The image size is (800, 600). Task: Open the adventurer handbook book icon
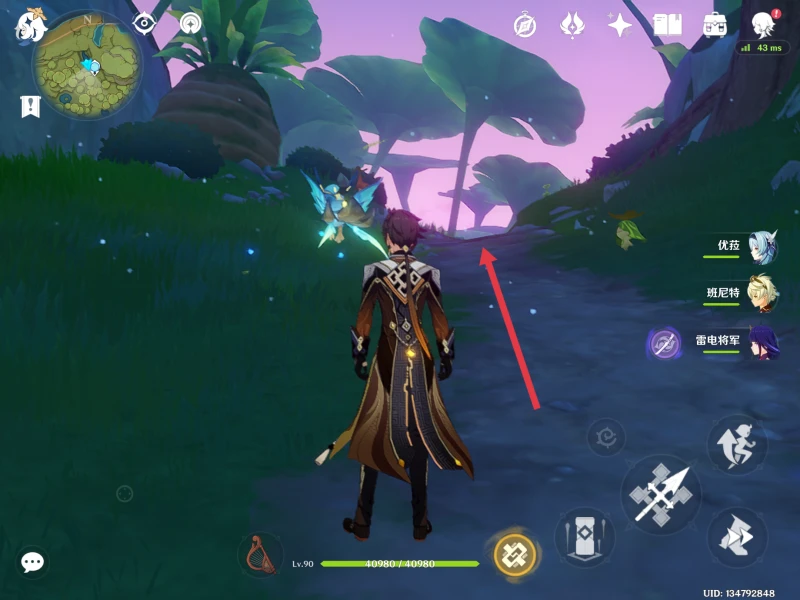pos(667,25)
